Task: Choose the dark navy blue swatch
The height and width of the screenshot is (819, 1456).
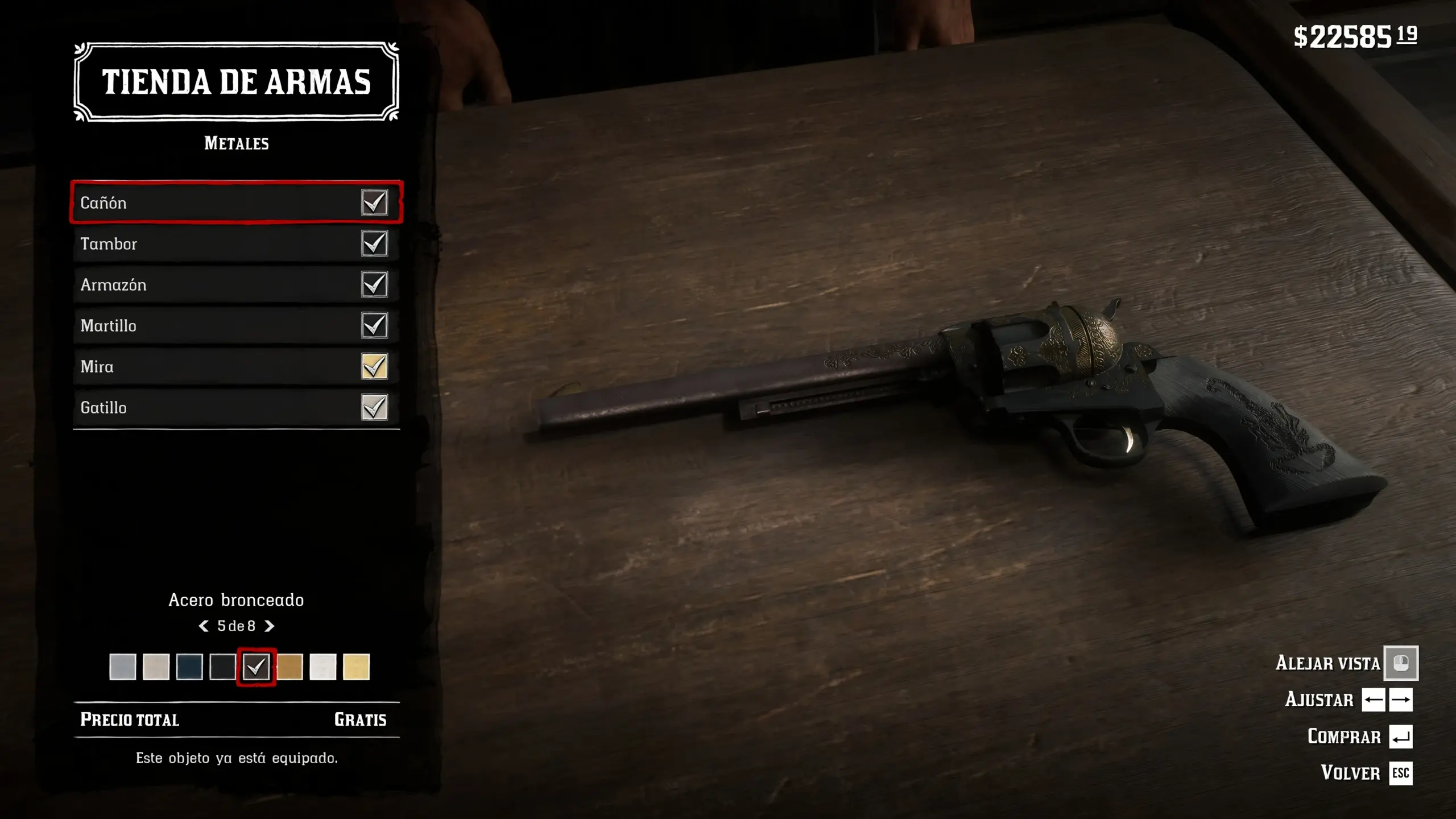Action: click(189, 667)
